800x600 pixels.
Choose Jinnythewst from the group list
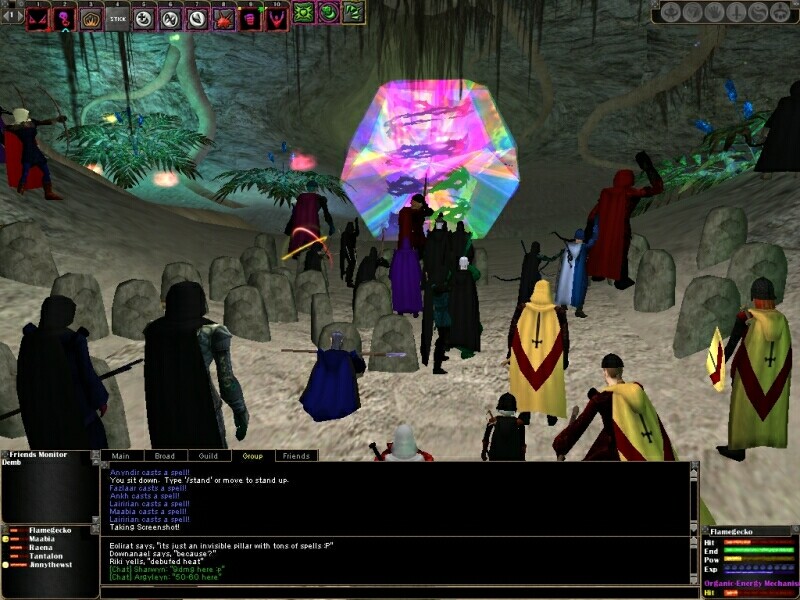pyautogui.click(x=50, y=566)
